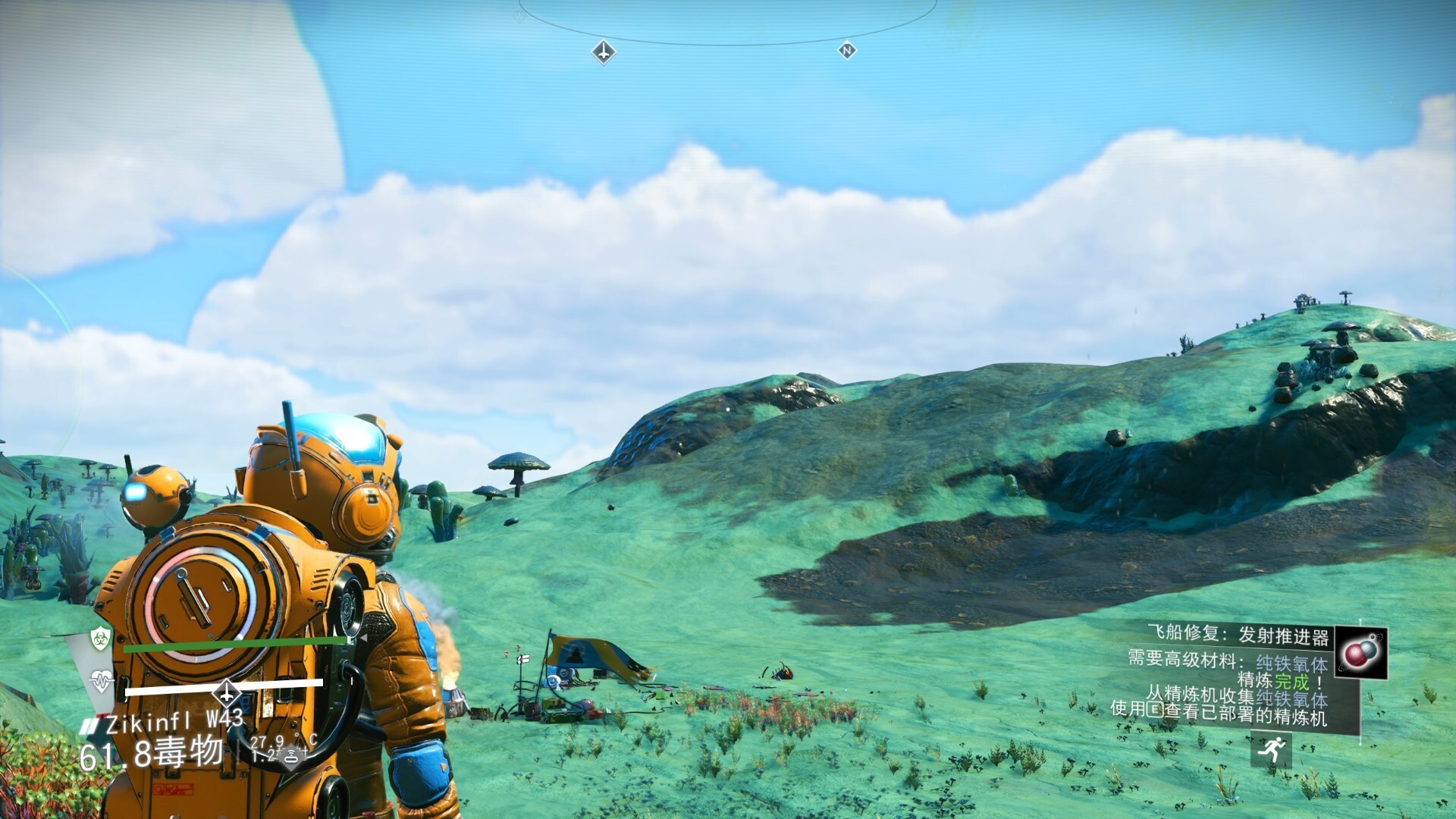Click the starship marker on the compass
Screen dimensions: 1456x819
(603, 52)
